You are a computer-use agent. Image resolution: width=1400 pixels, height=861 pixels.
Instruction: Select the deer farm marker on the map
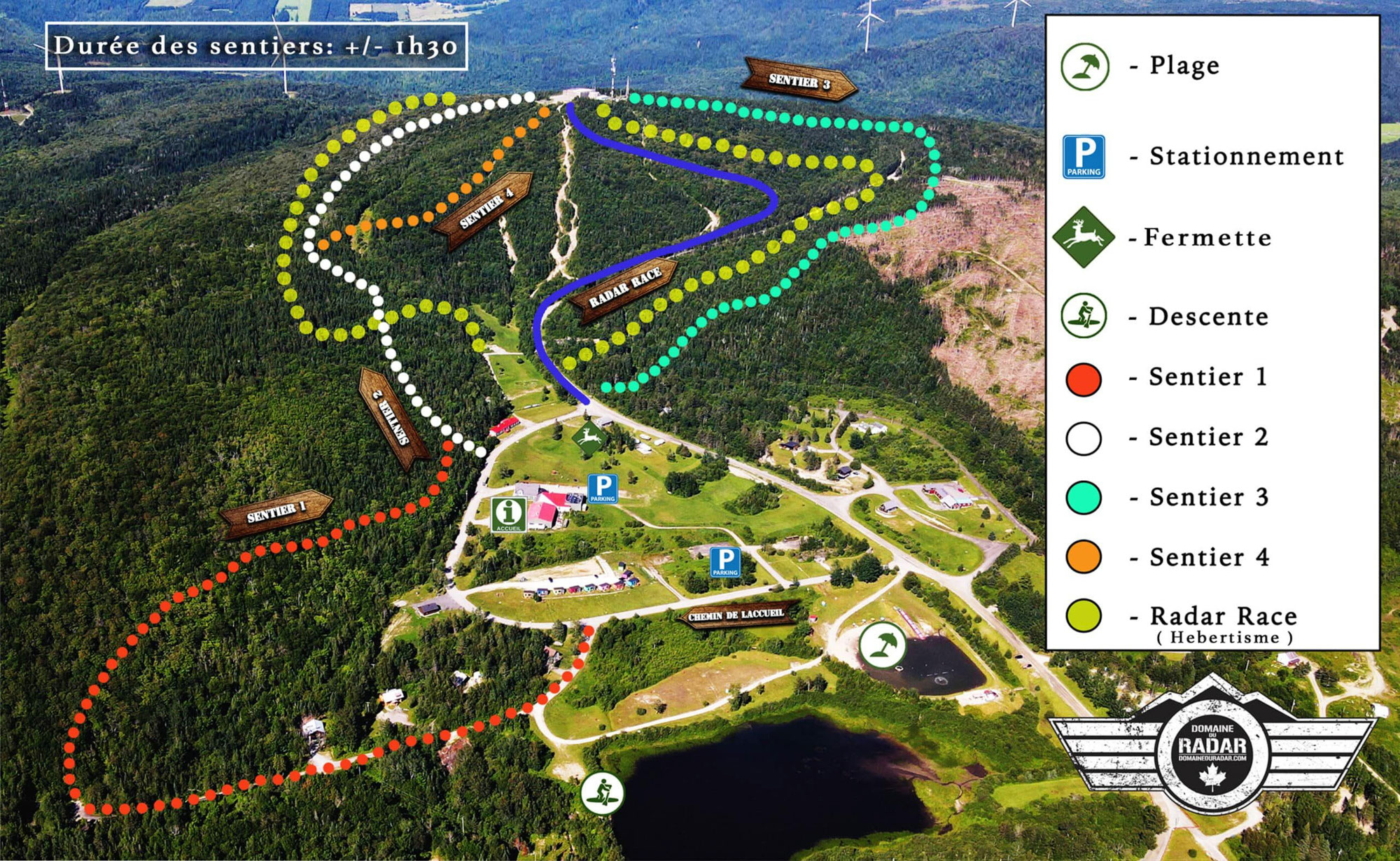[589, 439]
